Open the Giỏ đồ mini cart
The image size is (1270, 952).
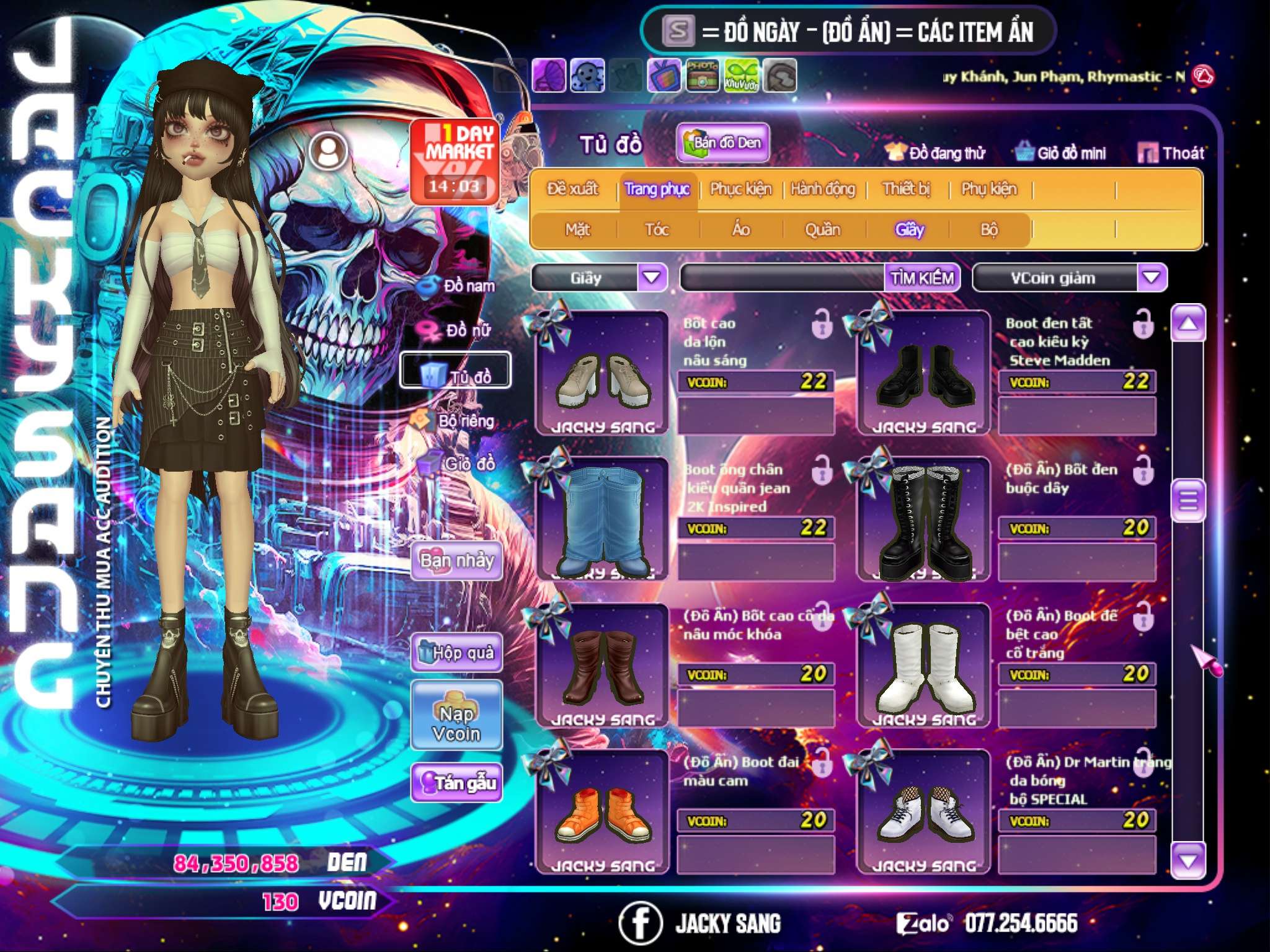coord(1061,153)
